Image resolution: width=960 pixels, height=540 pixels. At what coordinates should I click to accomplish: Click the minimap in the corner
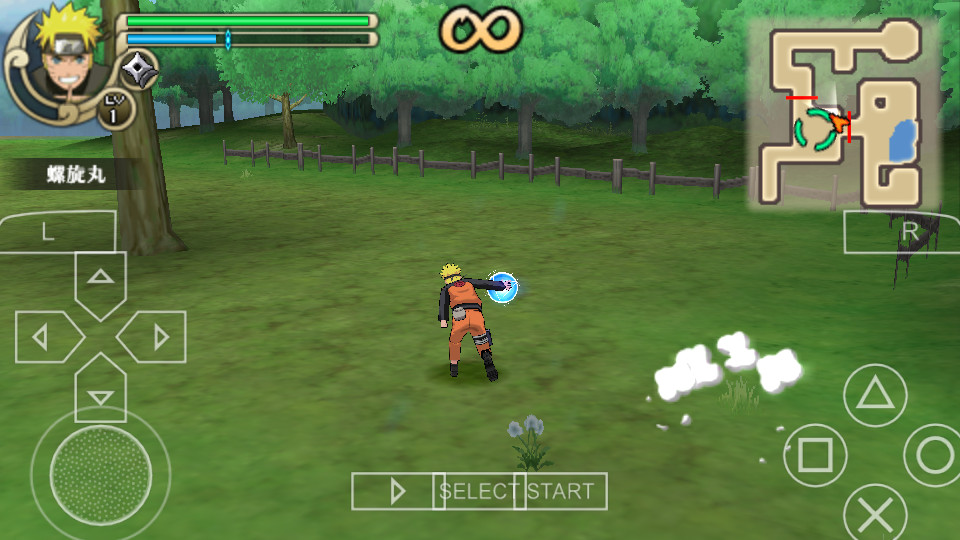(845, 113)
